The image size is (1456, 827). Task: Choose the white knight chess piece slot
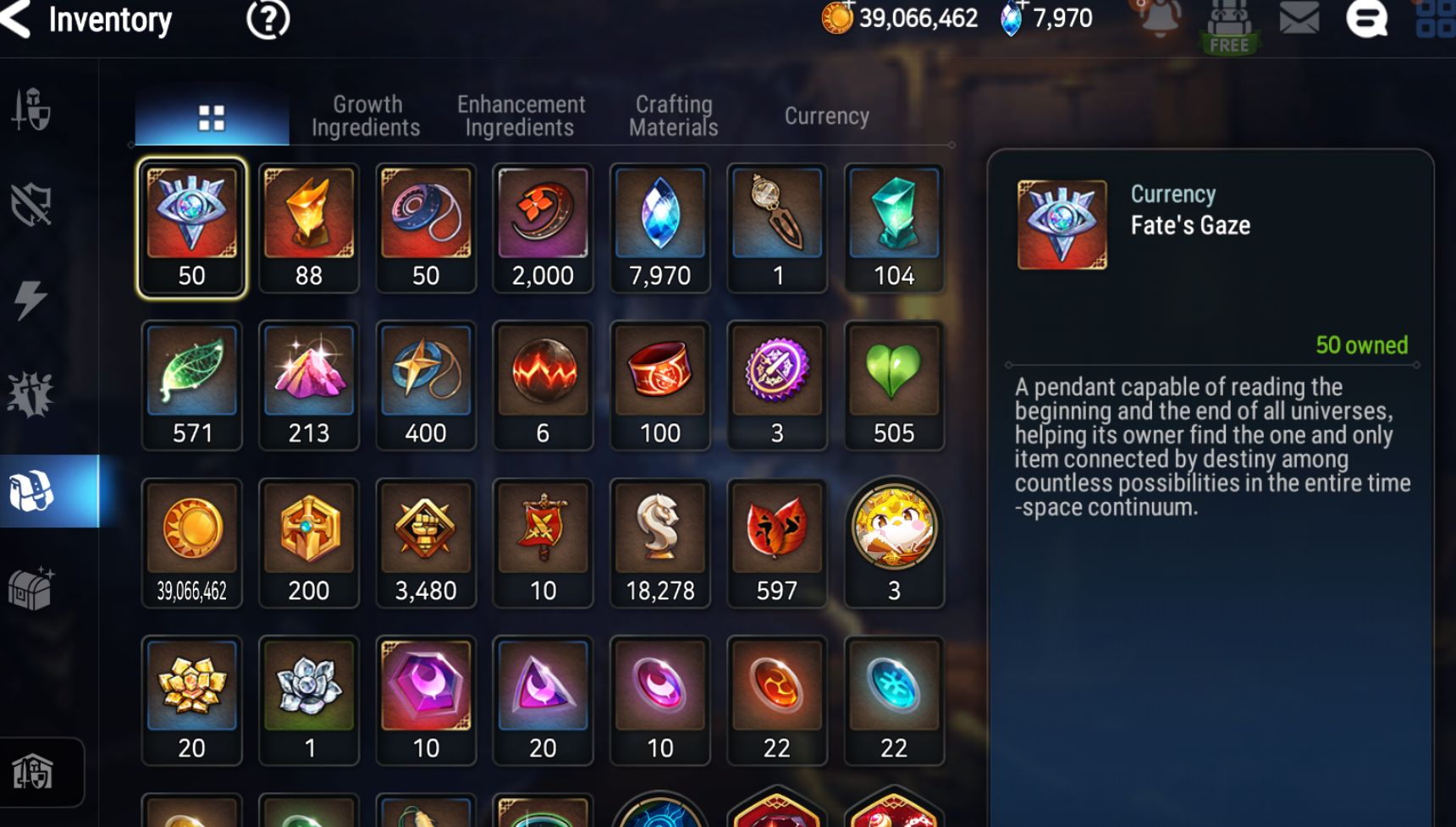(x=659, y=543)
